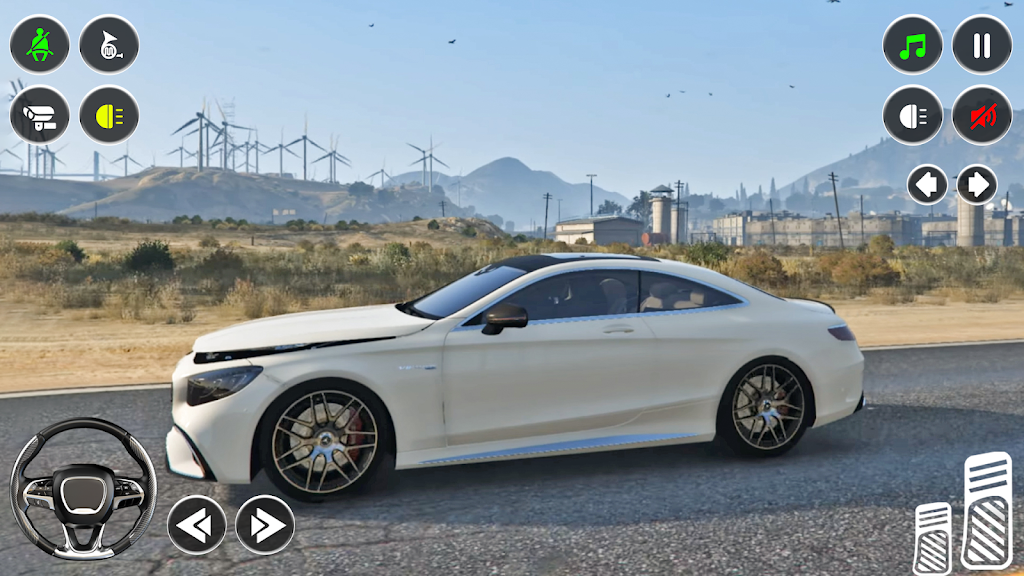Viewport: 1024px width, 576px height.
Task: Toggle the green seatbelt icon
Action: (40, 45)
